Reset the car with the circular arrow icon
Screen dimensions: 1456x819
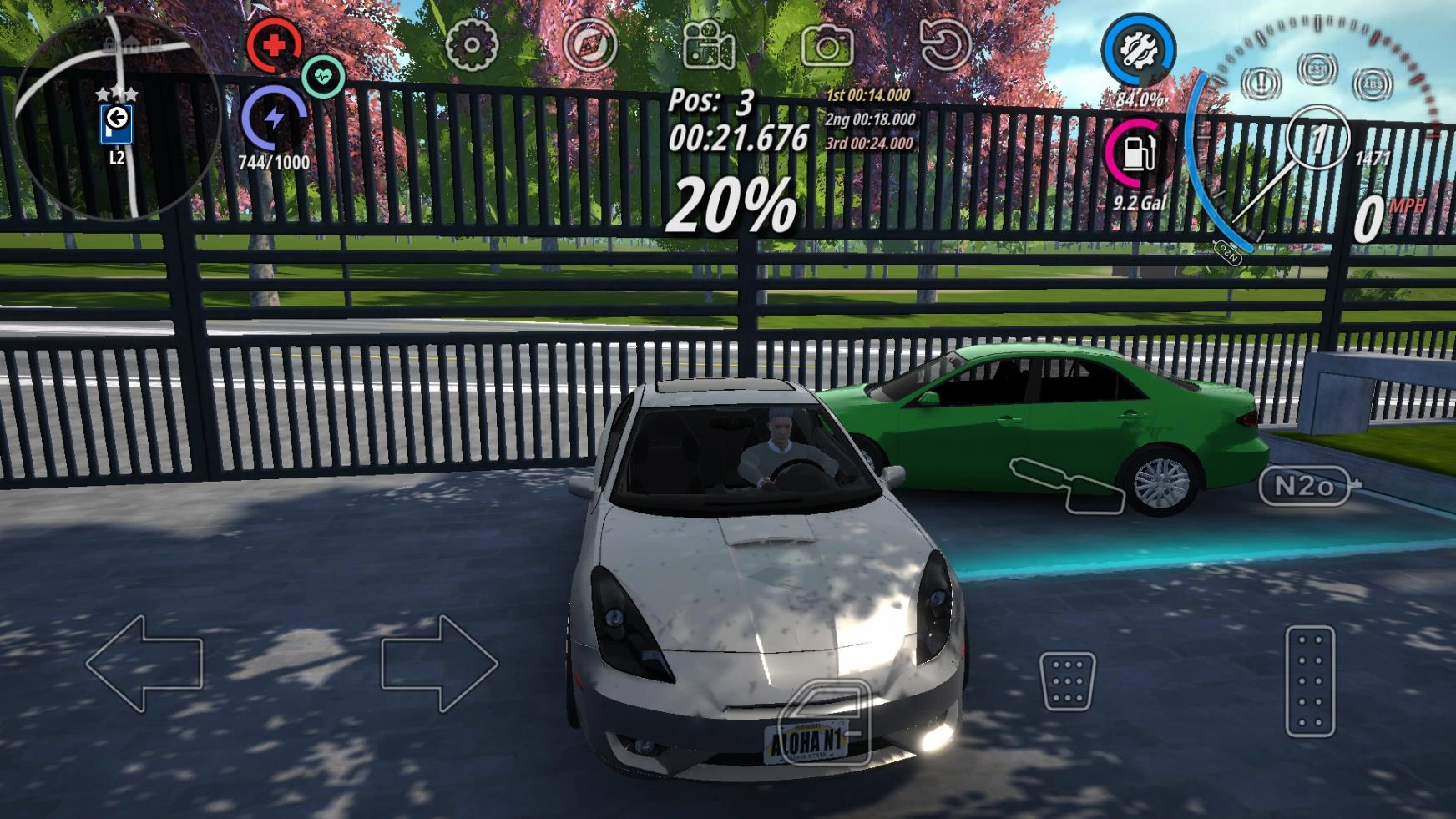tap(945, 43)
